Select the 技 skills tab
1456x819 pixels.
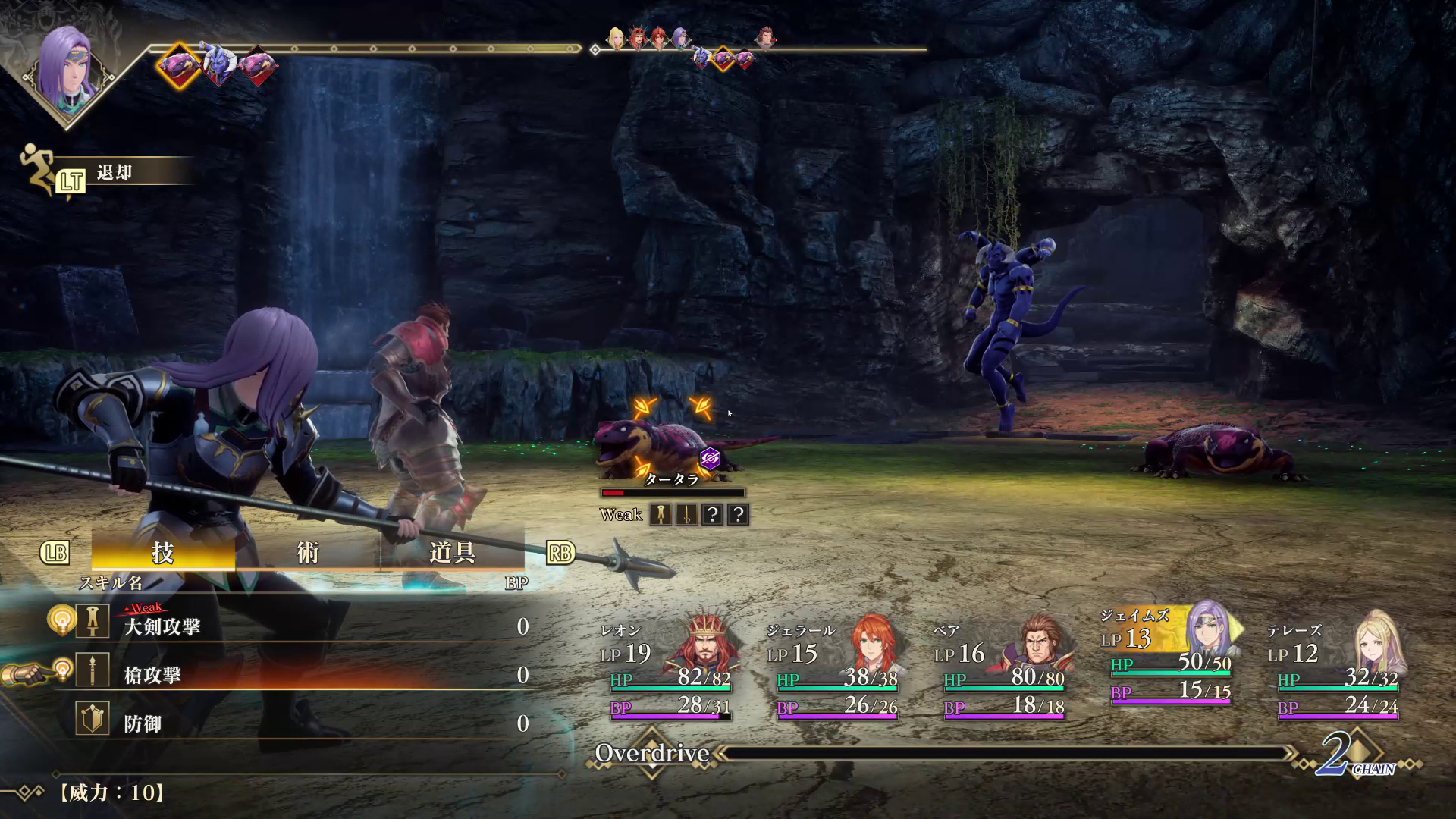(x=163, y=553)
